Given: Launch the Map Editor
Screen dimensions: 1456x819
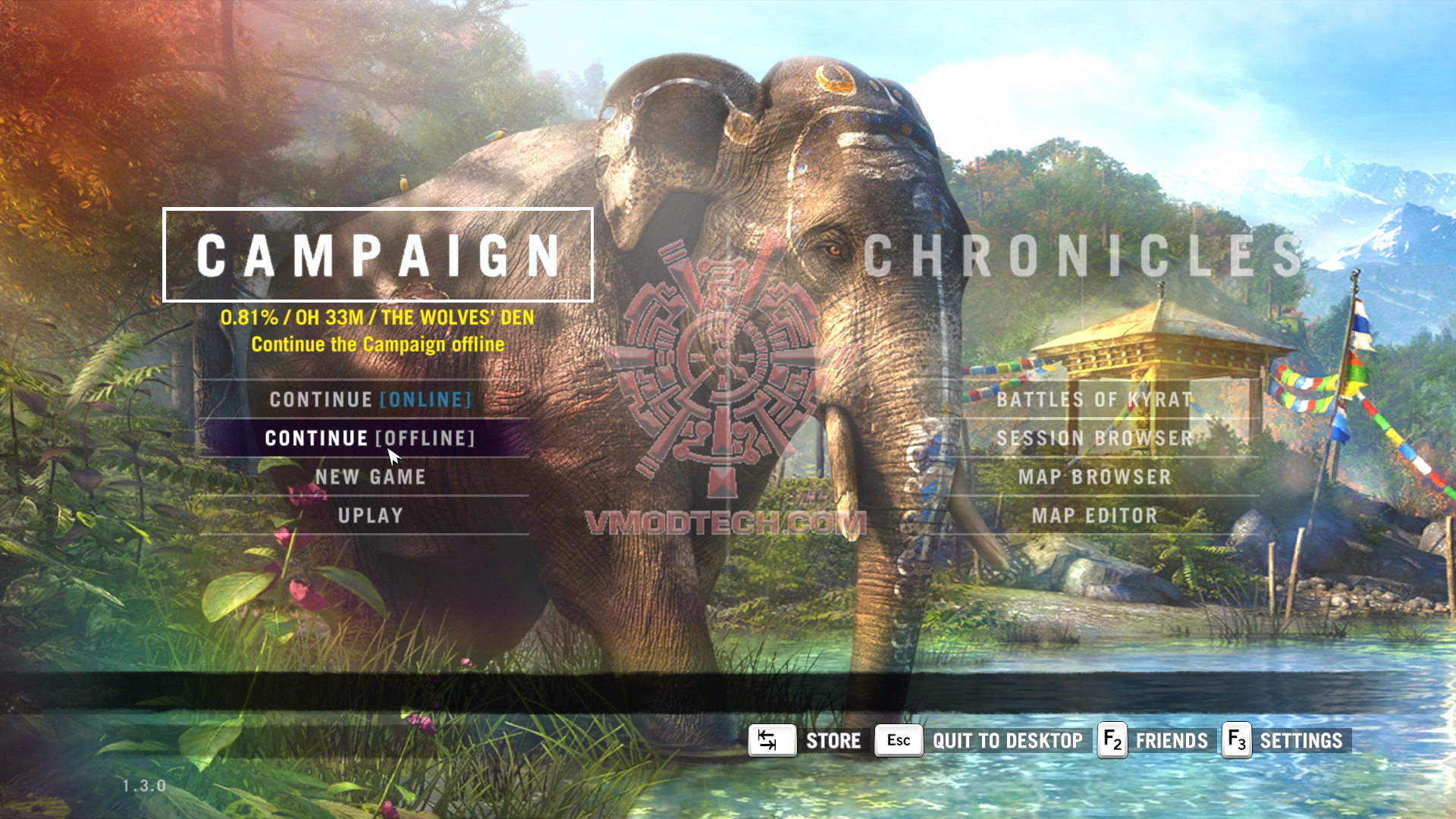Looking at the screenshot, I should pyautogui.click(x=1094, y=516).
